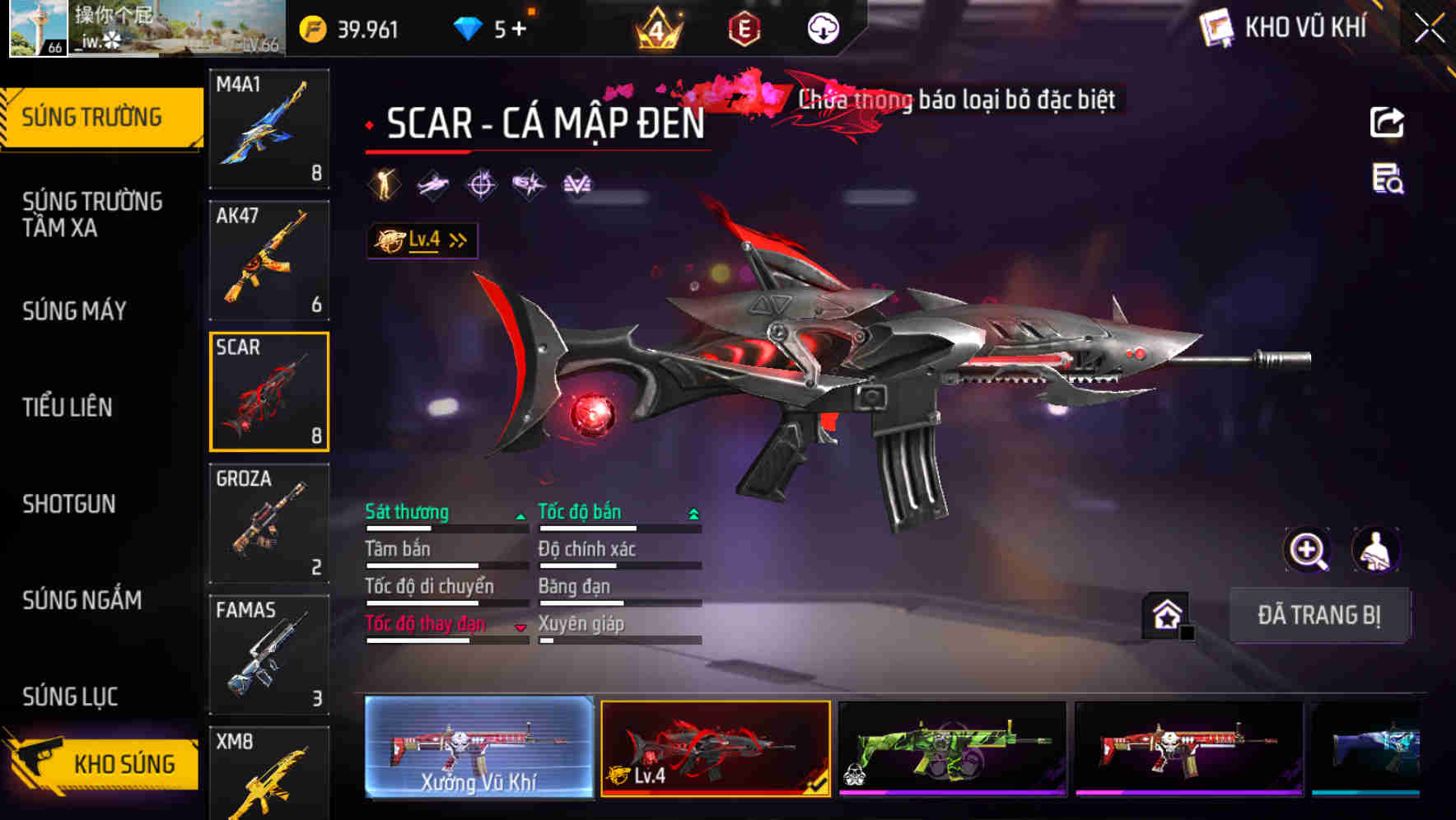Open the Xưởng Vũ Khí skin tile
The width and height of the screenshot is (1456, 820).
point(478,748)
